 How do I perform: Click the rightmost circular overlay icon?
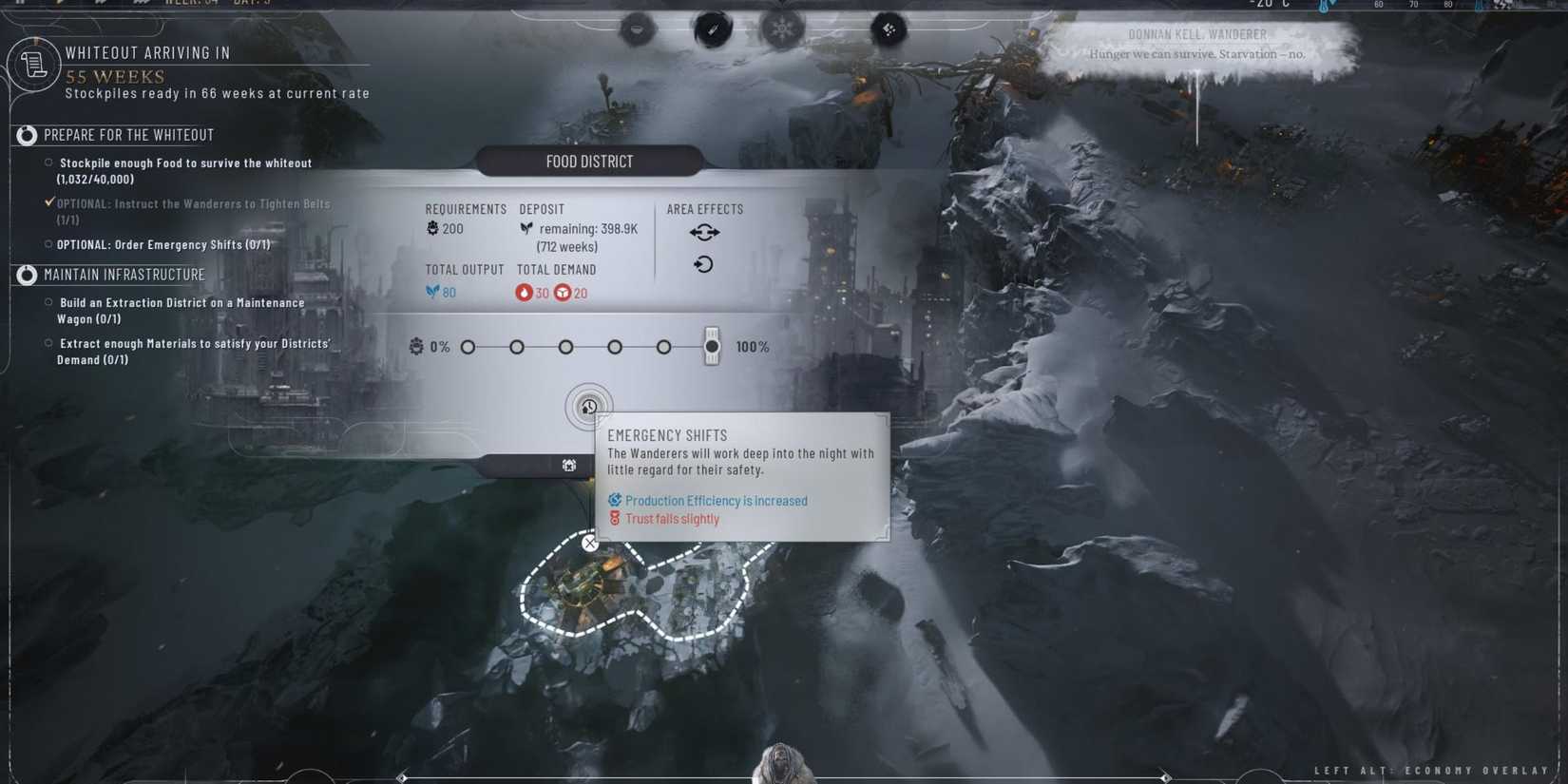[x=889, y=29]
